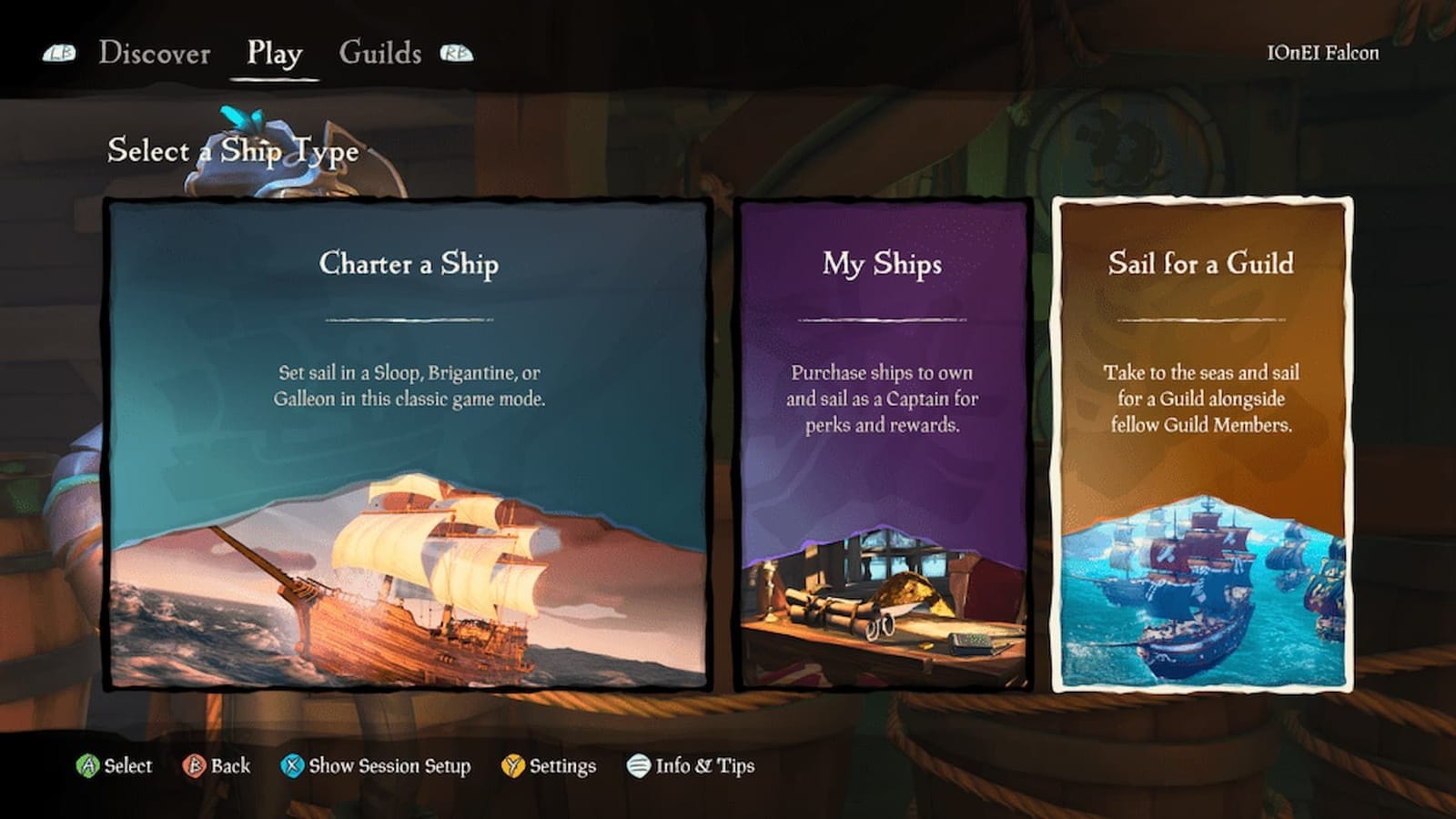Screen dimensions: 1456x819
Task: Click the Show Session Setup label
Action: point(388,767)
